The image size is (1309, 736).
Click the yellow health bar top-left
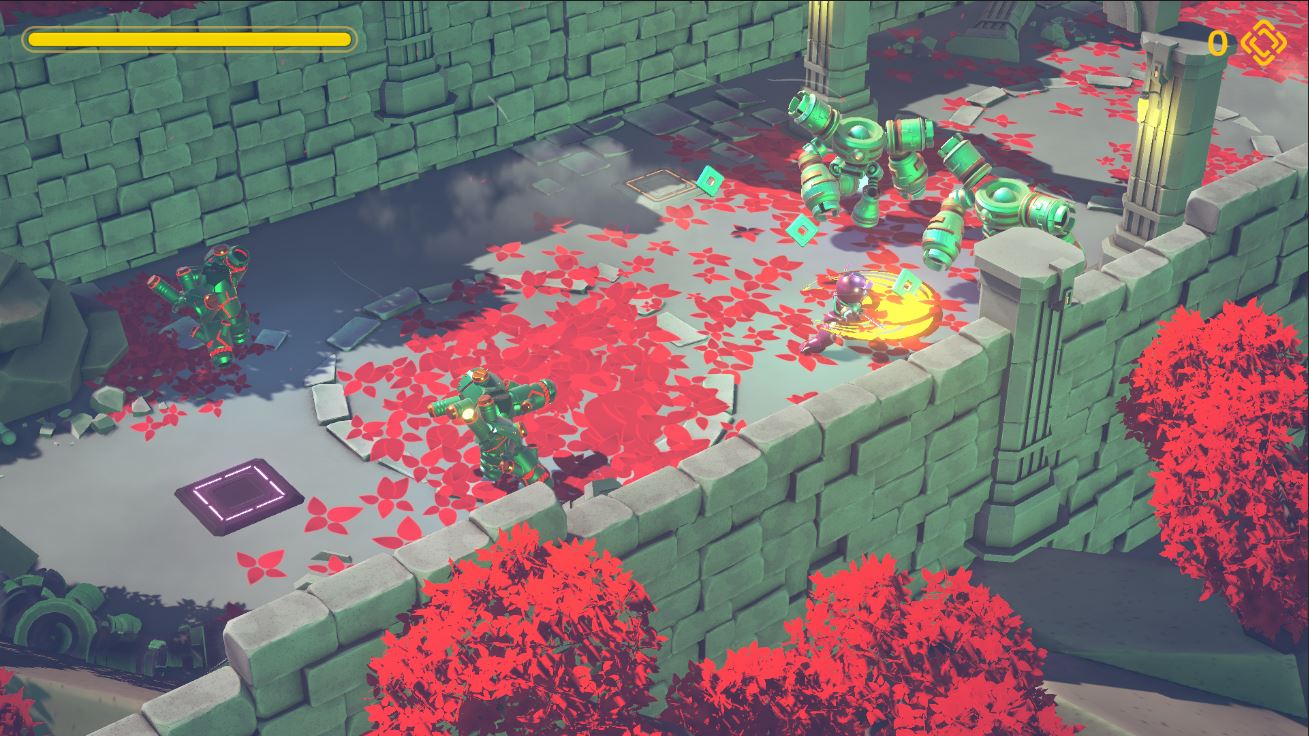[x=188, y=38]
